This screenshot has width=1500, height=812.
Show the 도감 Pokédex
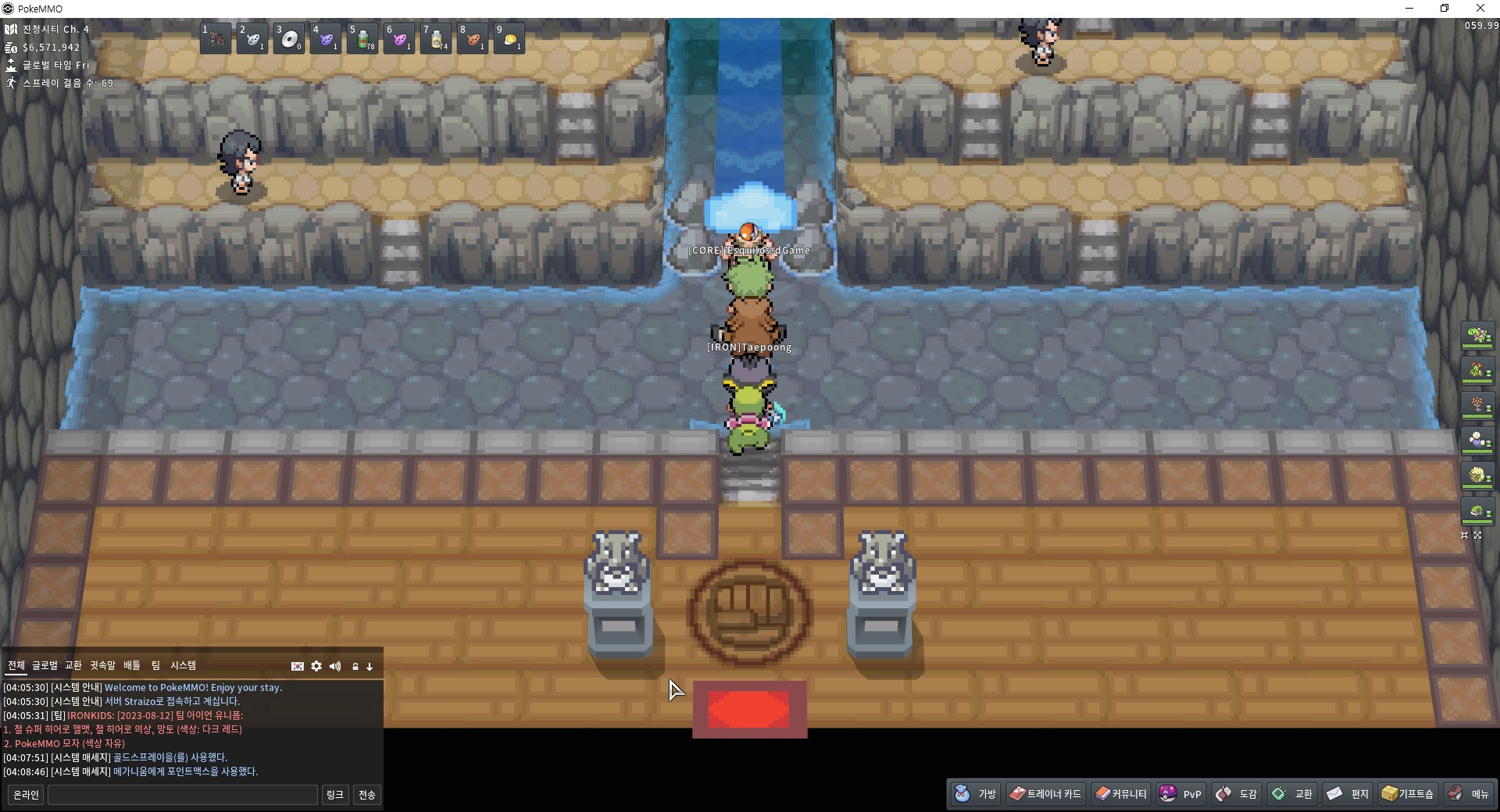click(1237, 794)
